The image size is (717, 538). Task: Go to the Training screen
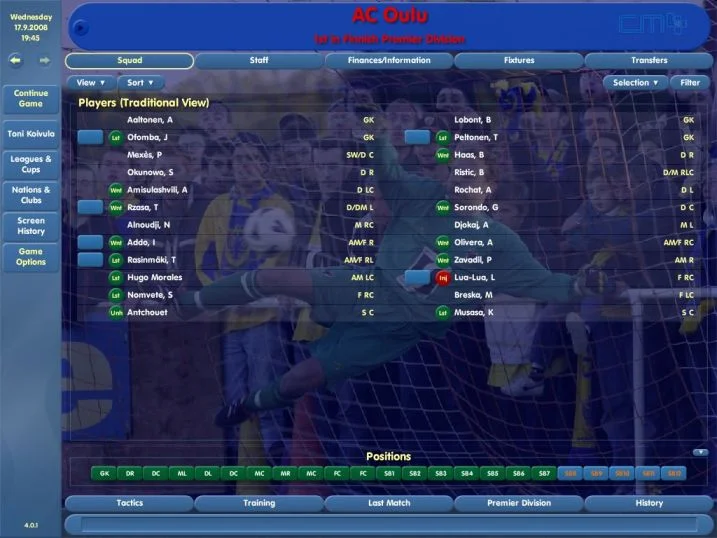259,503
